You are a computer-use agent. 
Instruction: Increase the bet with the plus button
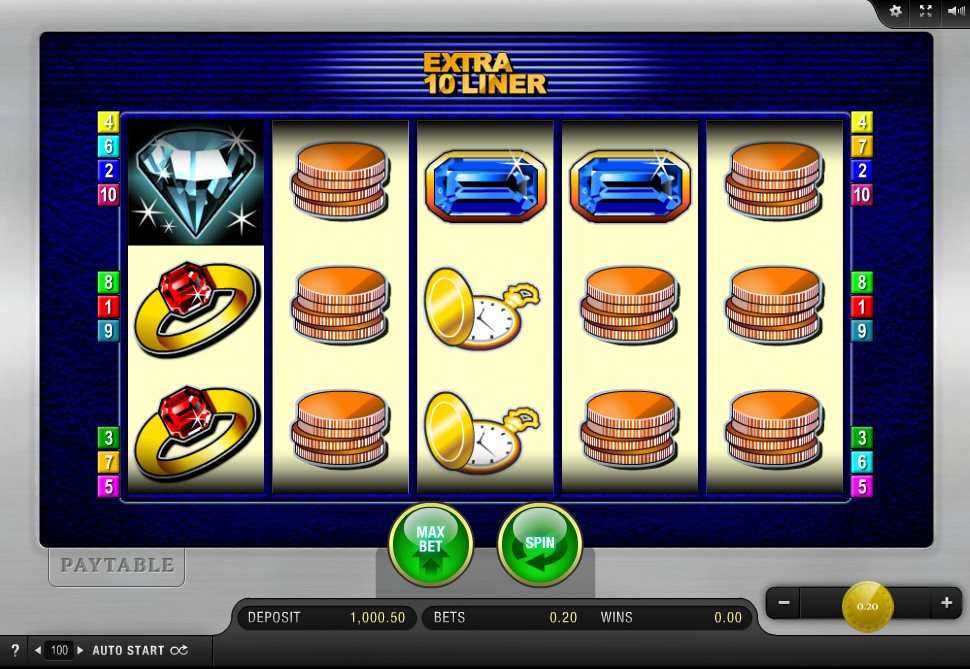click(x=946, y=603)
